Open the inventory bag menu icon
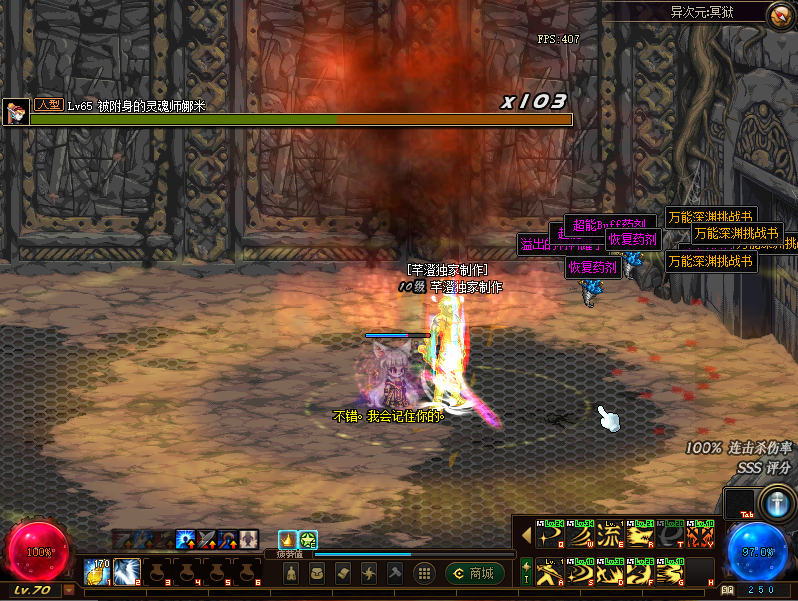Viewport: 798px width, 601px height. click(x=316, y=573)
